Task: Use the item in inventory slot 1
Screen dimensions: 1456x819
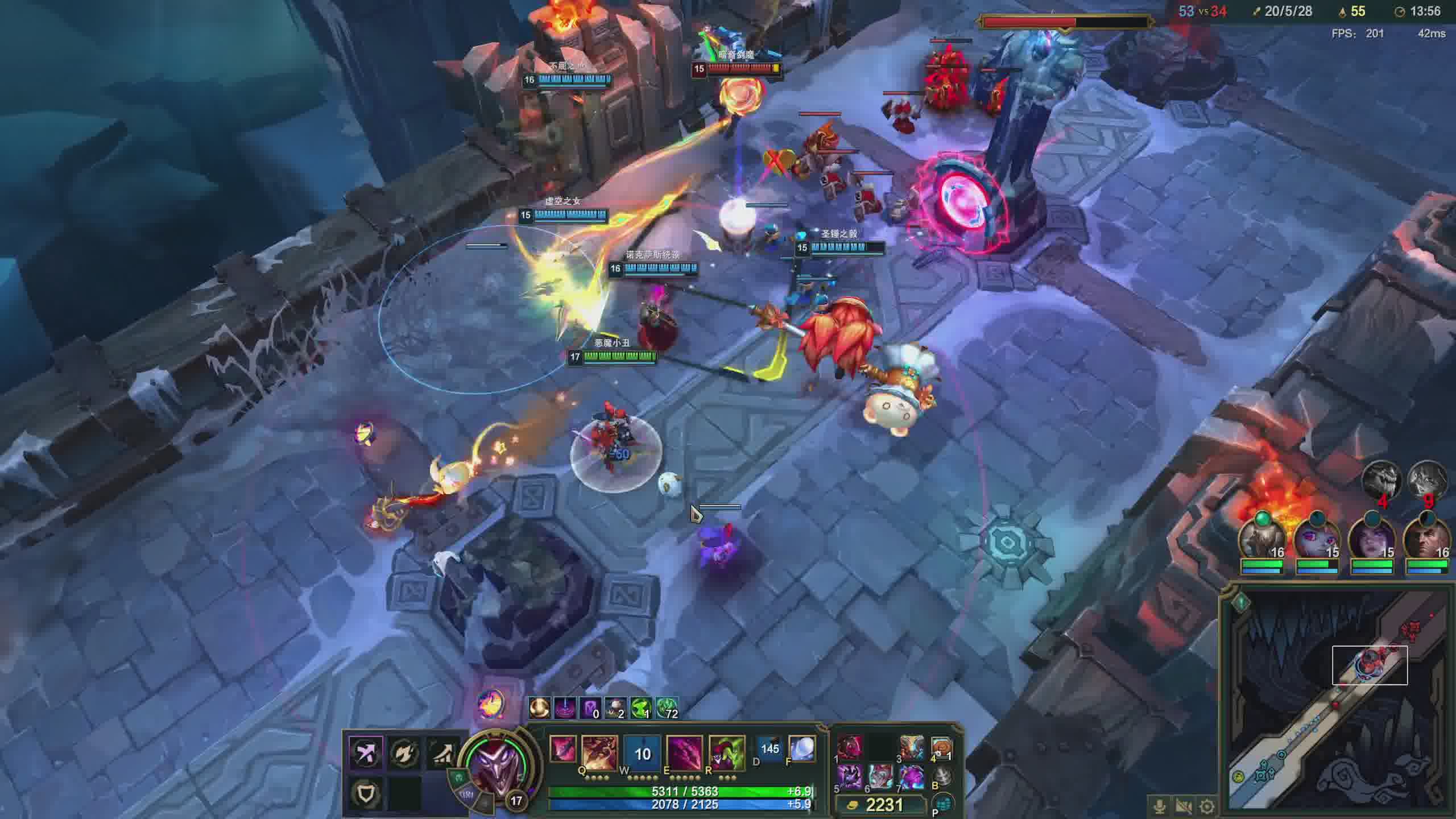Action: click(850, 747)
